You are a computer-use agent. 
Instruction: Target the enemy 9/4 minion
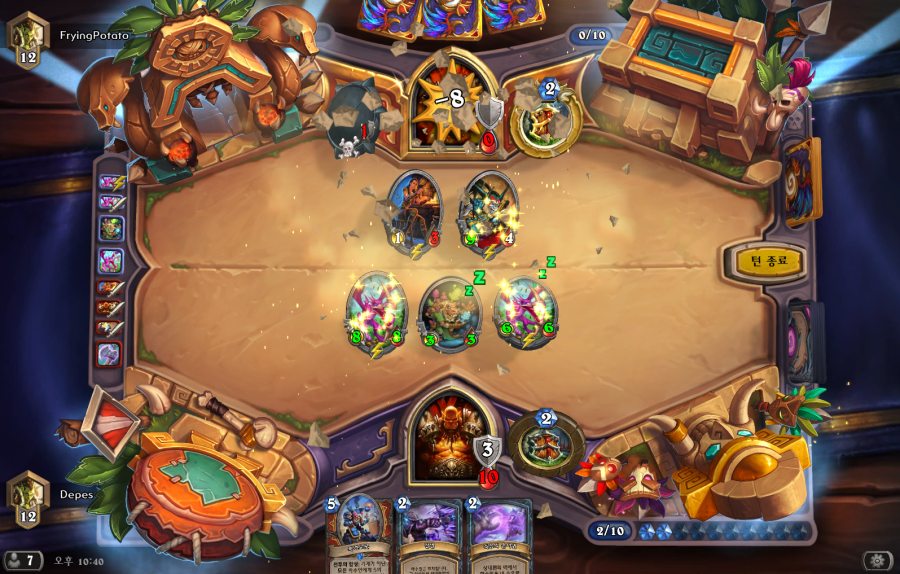[x=488, y=211]
